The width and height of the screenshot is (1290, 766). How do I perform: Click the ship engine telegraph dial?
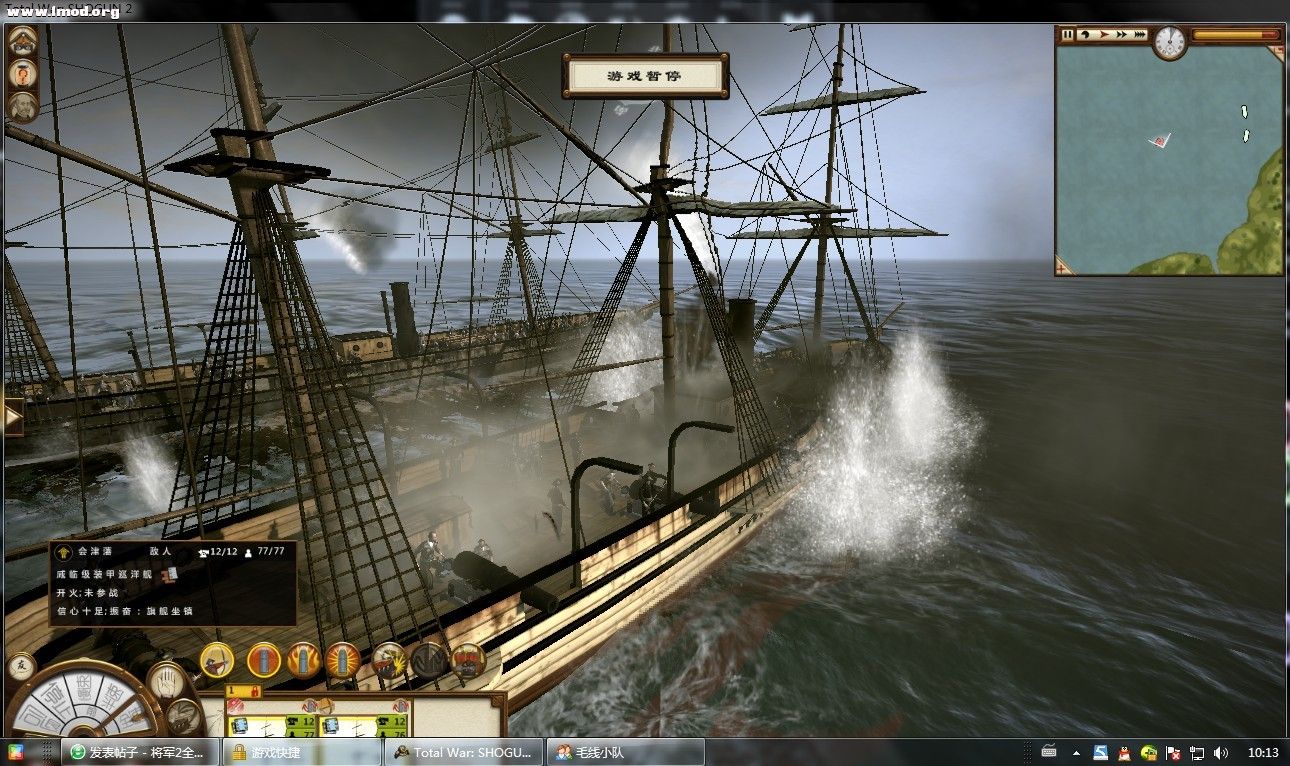pyautogui.click(x=85, y=710)
